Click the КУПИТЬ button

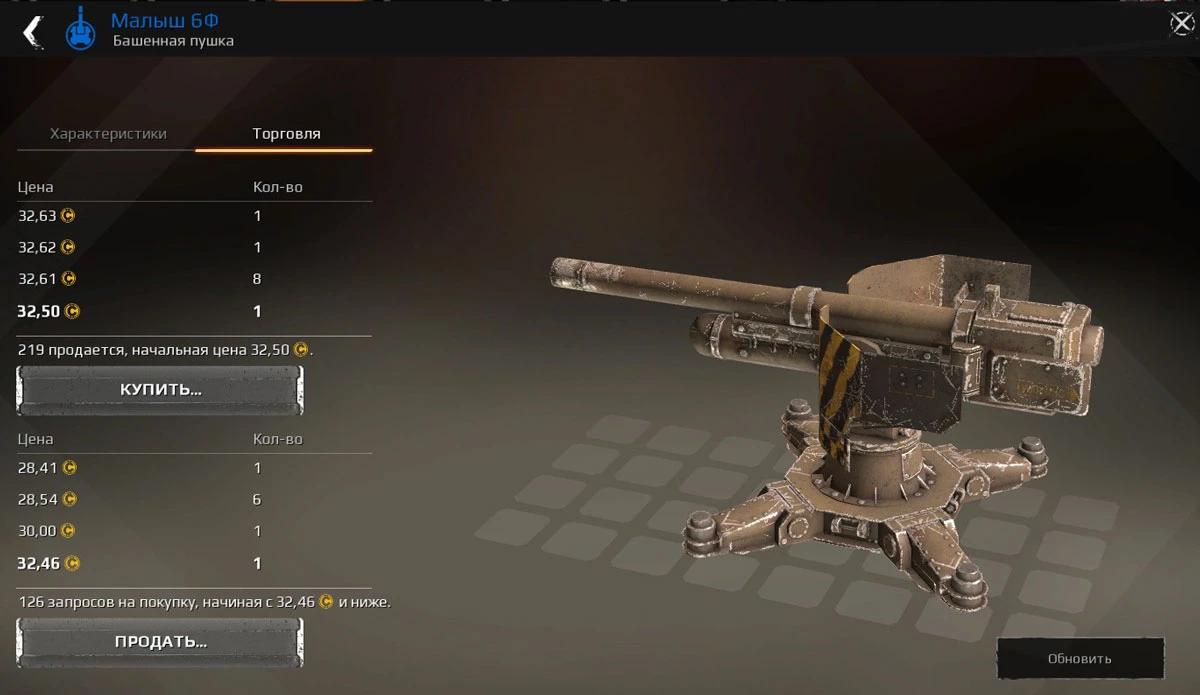[x=160, y=389]
